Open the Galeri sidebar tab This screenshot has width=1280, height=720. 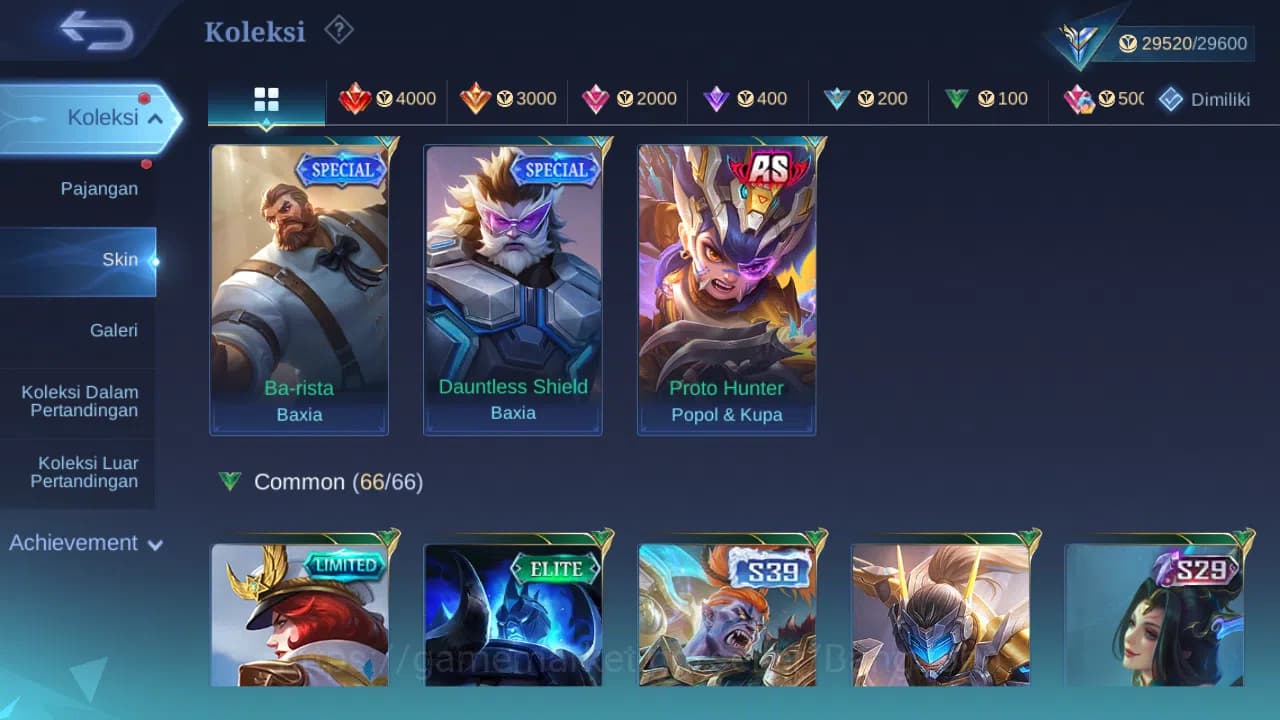pos(113,330)
